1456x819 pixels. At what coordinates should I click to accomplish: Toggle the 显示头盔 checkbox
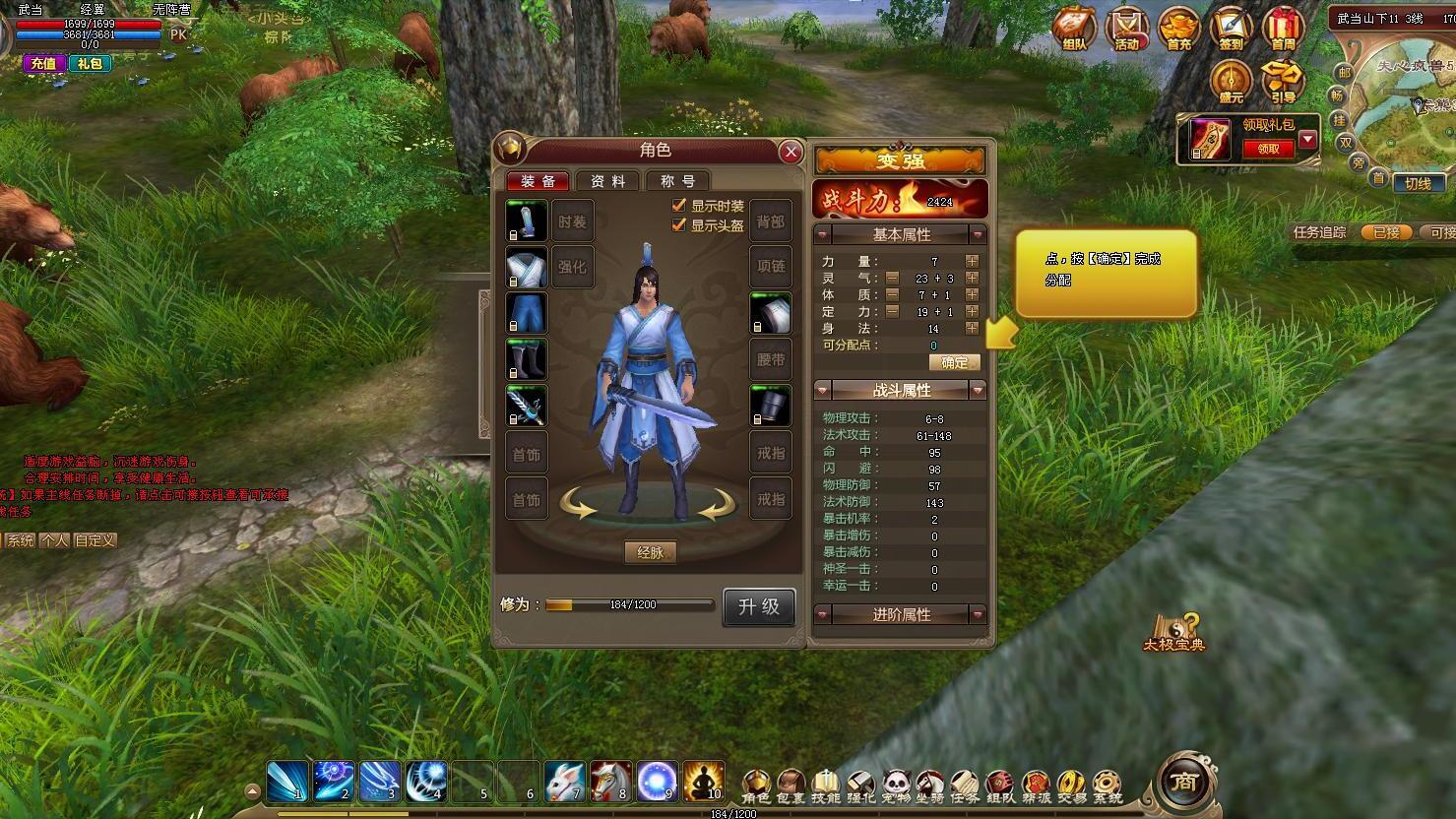click(x=678, y=225)
